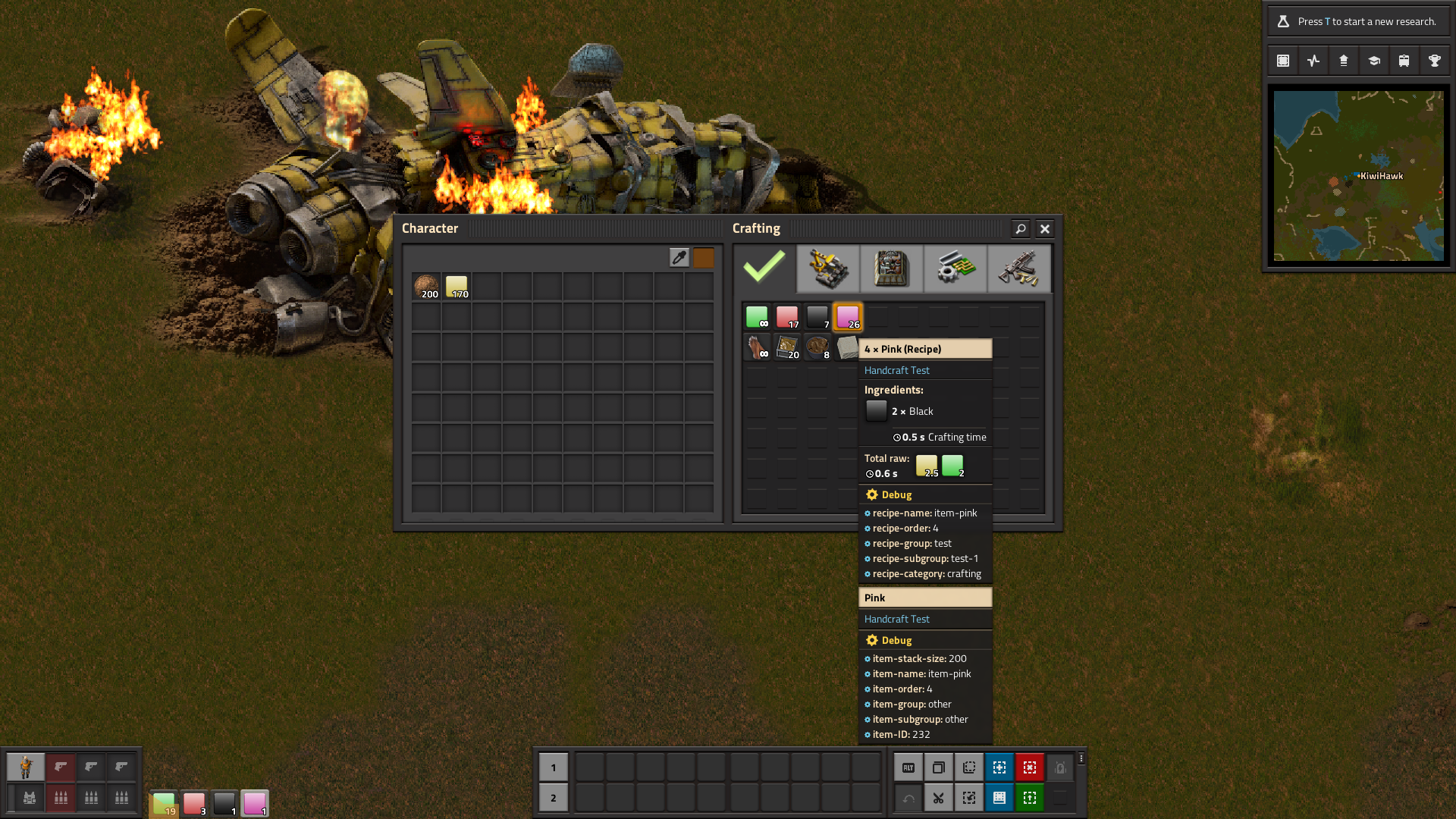Select the yellow item stack of 170
Viewport: 1456px width, 819px height.
tap(457, 287)
